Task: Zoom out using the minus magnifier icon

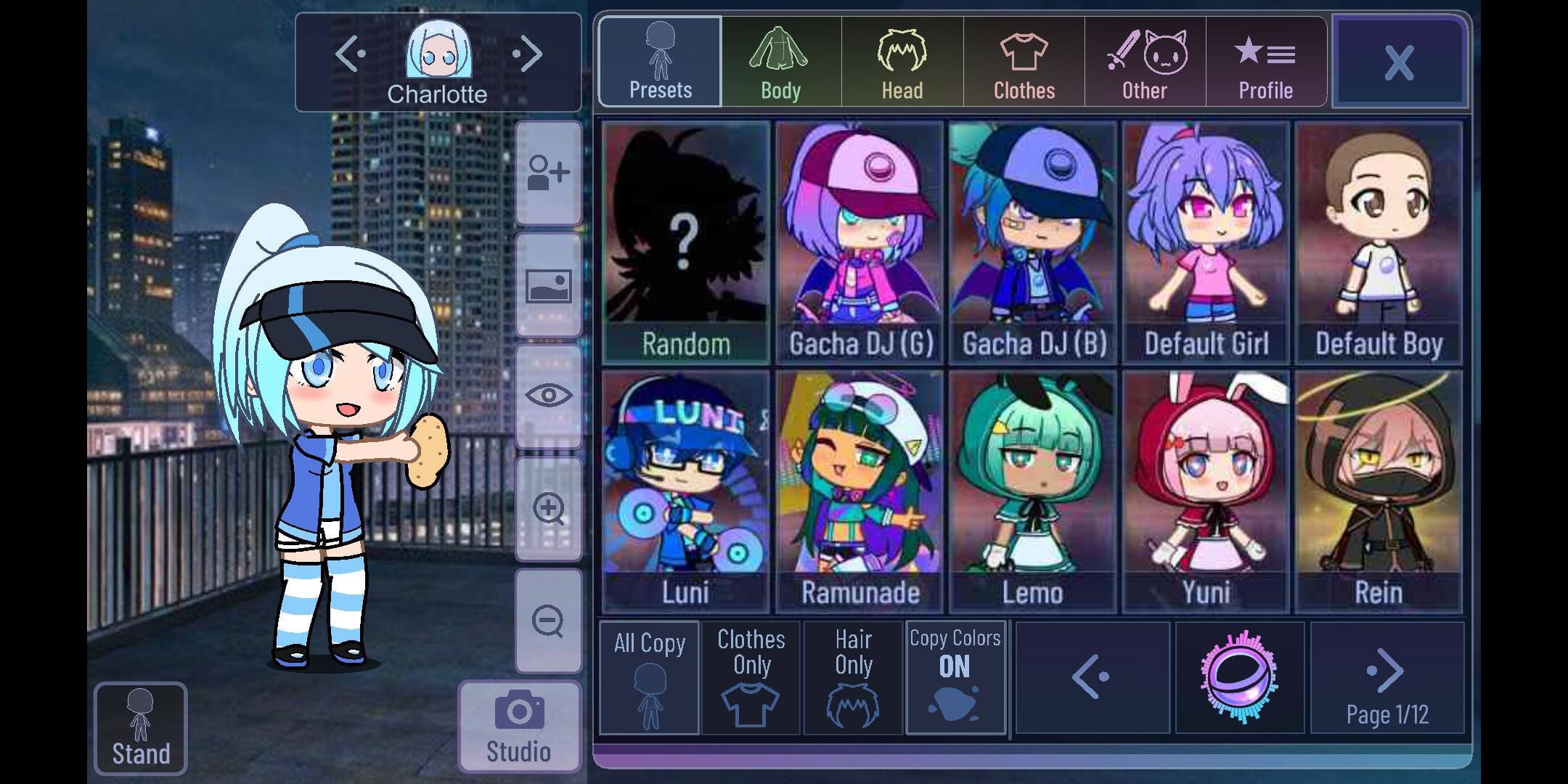Action: tap(548, 621)
